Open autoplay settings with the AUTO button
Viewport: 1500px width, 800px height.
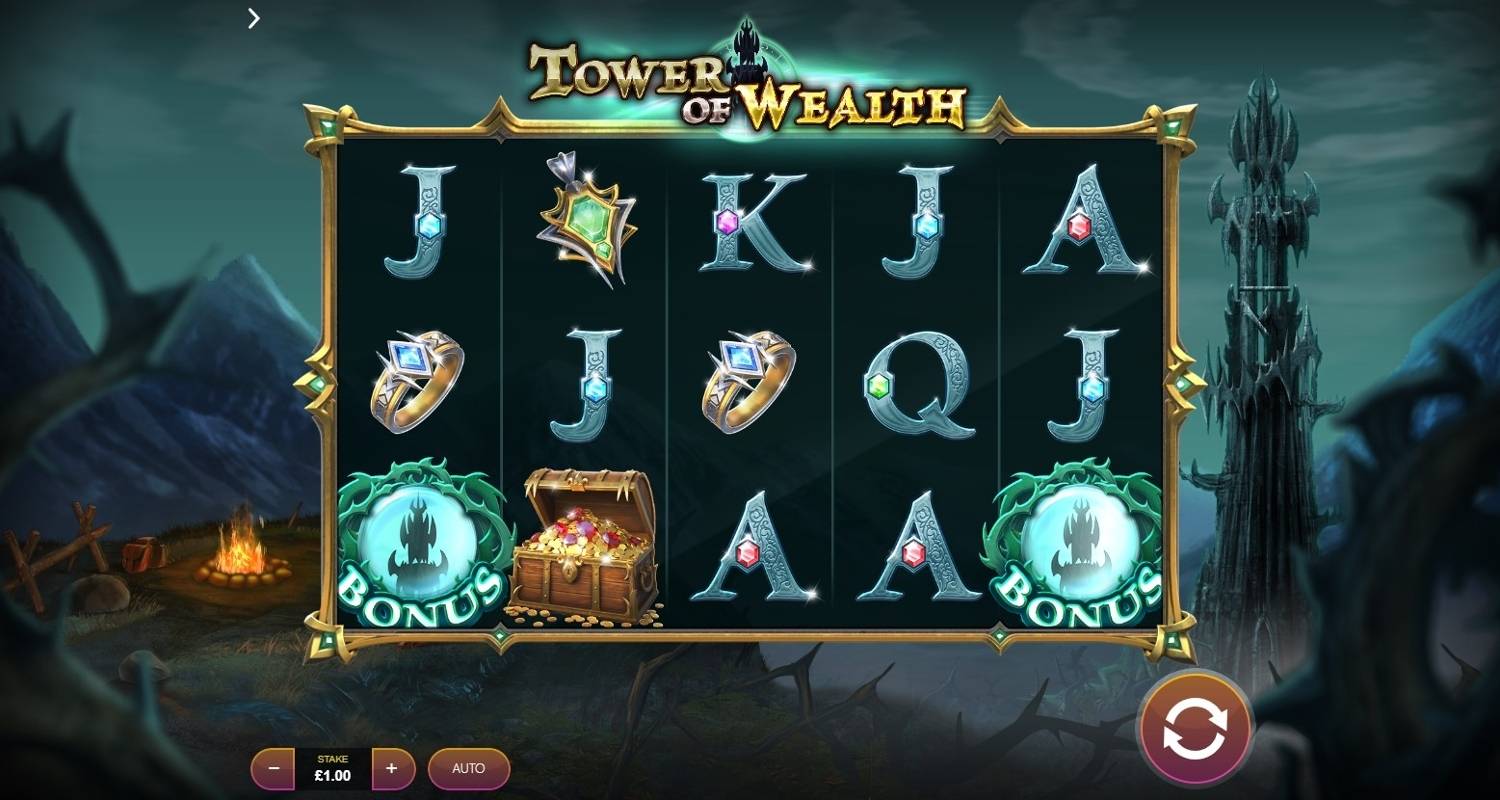coord(468,769)
